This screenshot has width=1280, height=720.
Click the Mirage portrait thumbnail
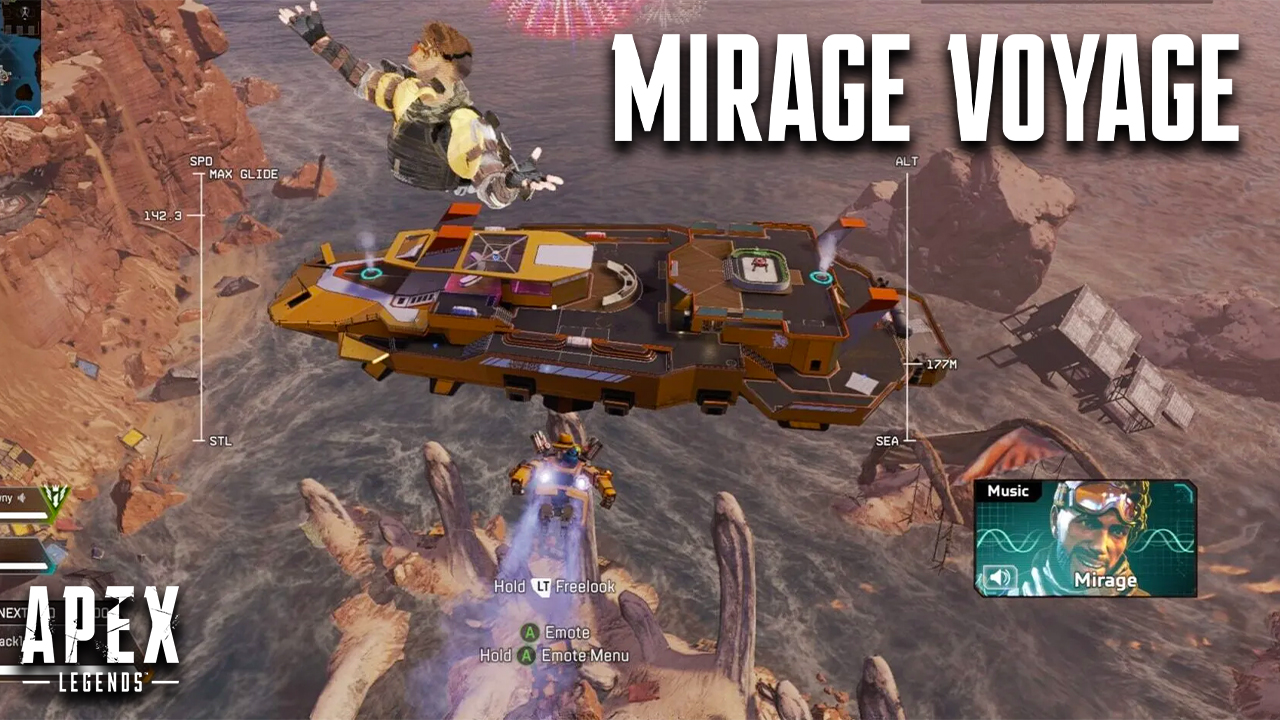tap(1090, 525)
